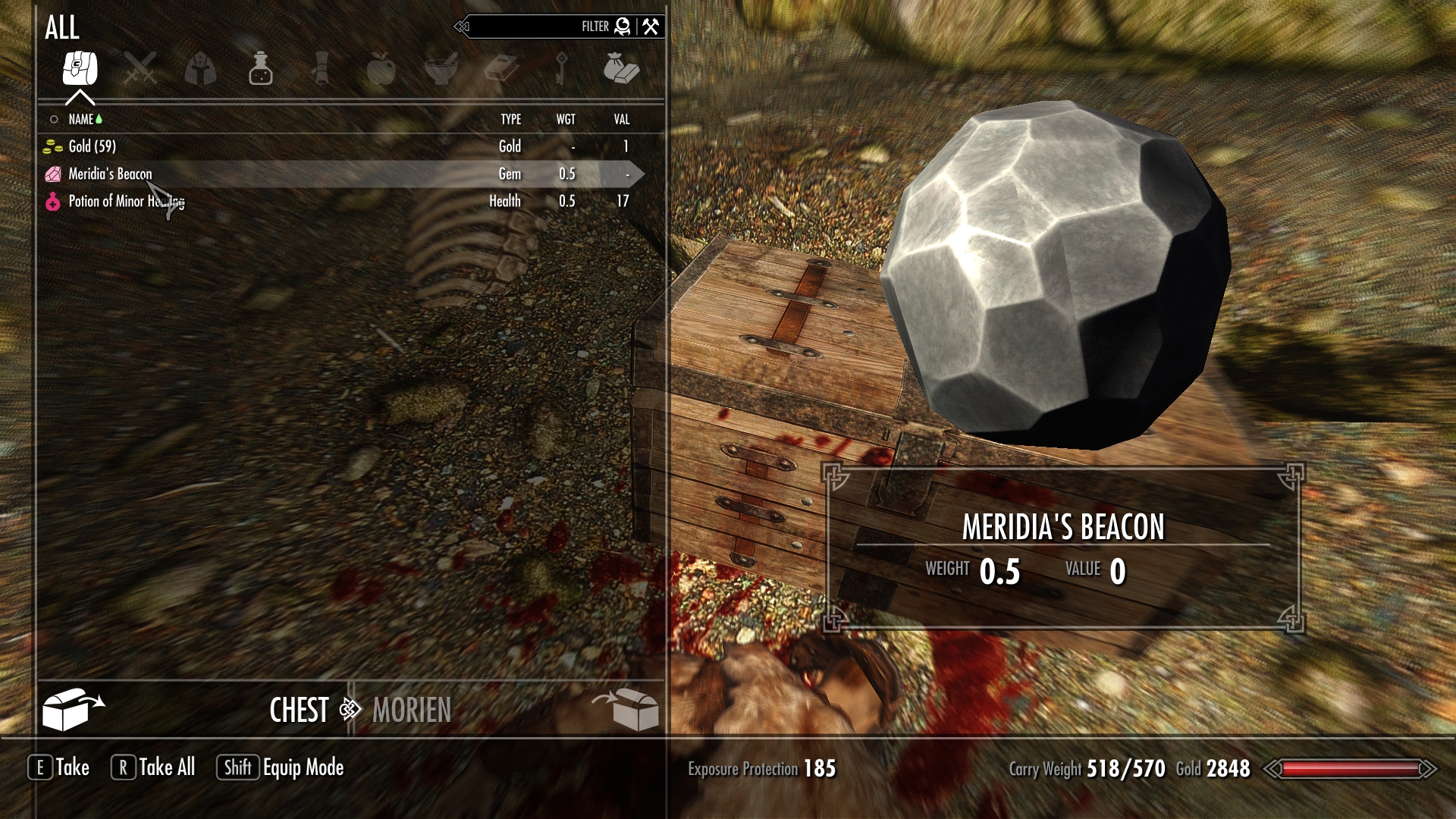Image resolution: width=1456 pixels, height=819 pixels.
Task: Show the Potions category bottle icon
Action: pyautogui.click(x=260, y=69)
